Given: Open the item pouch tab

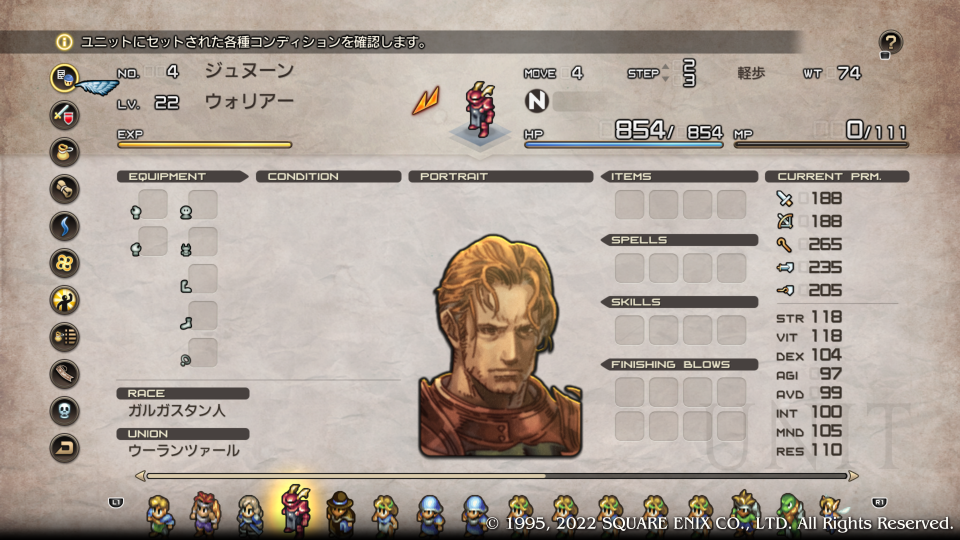Looking at the screenshot, I should click(x=65, y=151).
